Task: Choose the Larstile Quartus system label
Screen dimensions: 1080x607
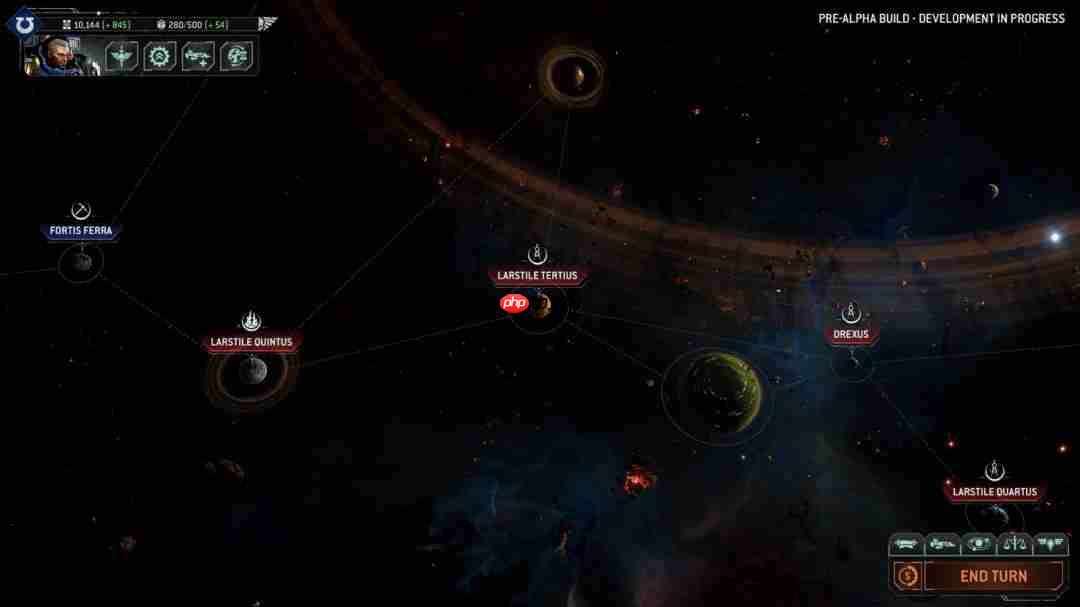Action: [993, 492]
